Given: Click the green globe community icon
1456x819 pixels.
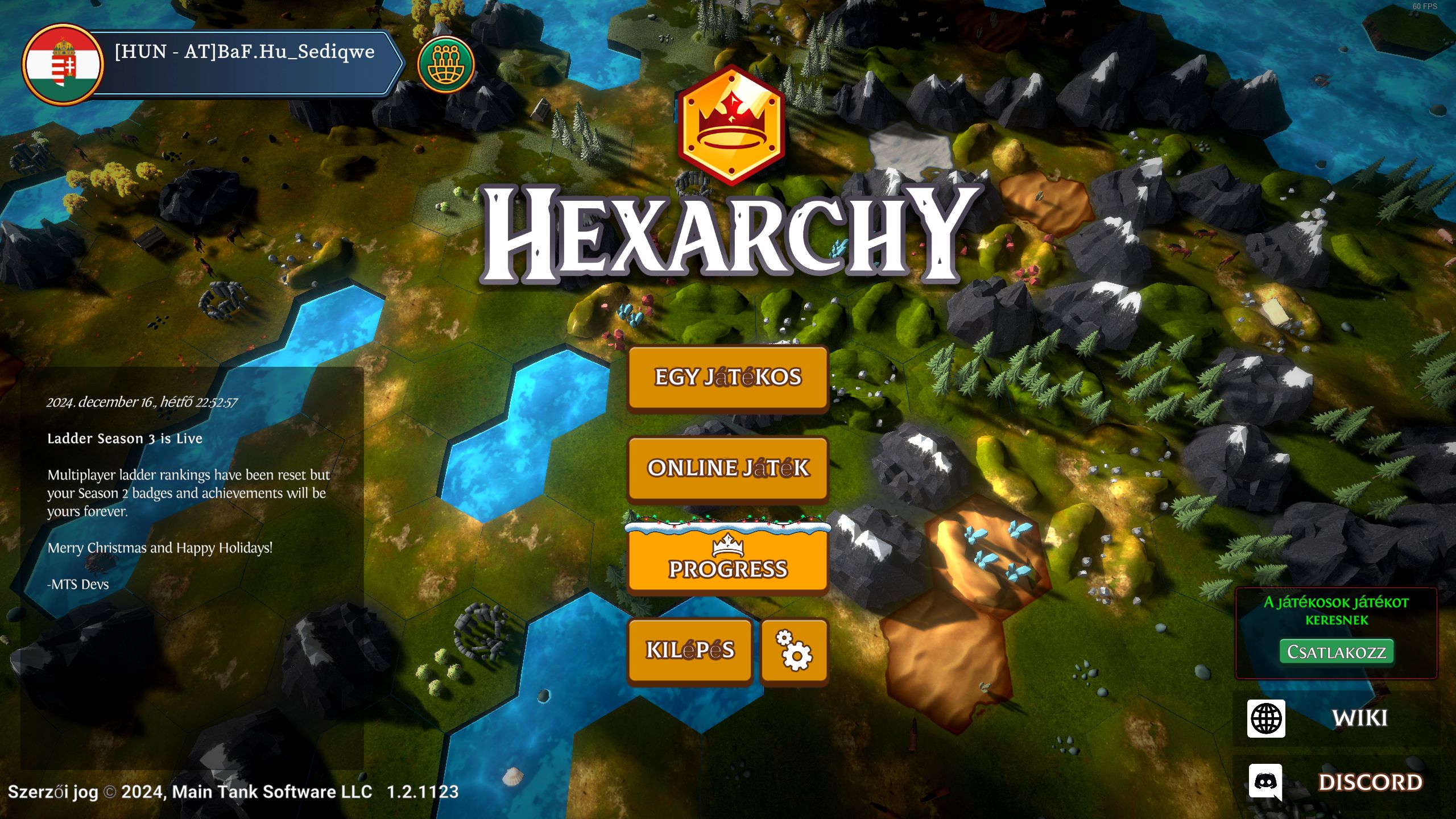Looking at the screenshot, I should (x=445, y=64).
